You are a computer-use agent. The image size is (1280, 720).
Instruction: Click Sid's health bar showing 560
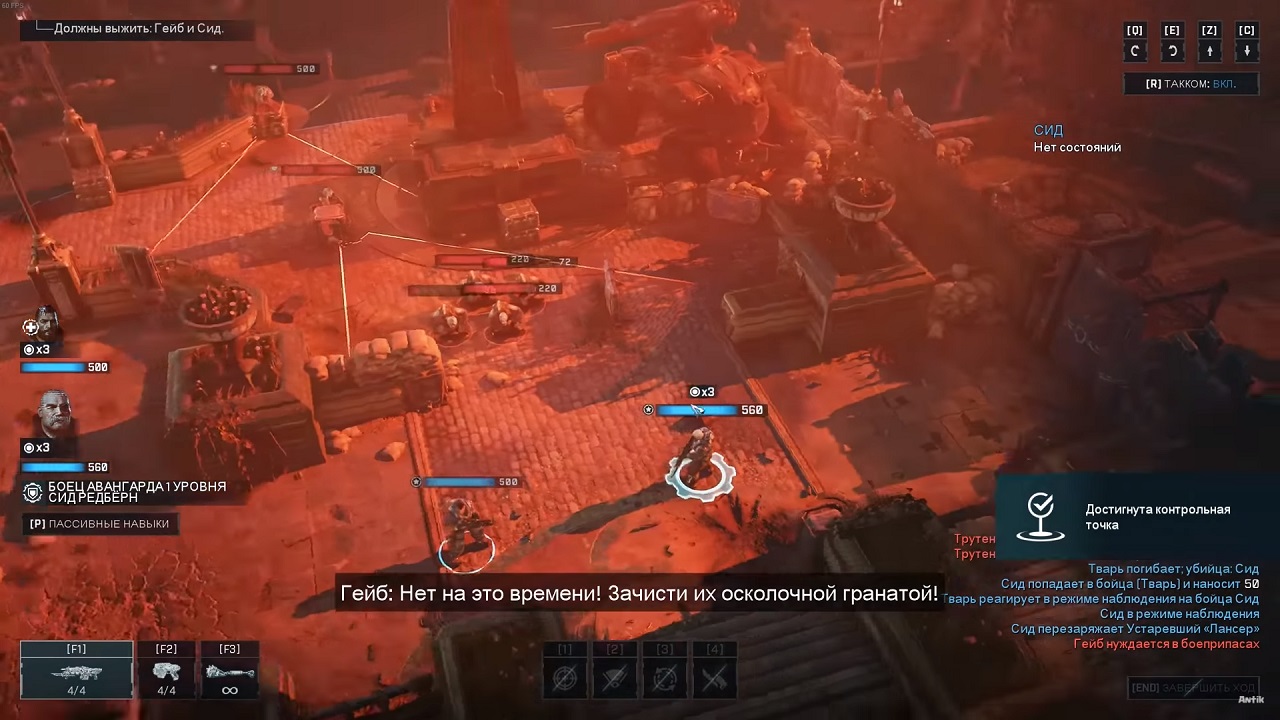(x=52, y=466)
